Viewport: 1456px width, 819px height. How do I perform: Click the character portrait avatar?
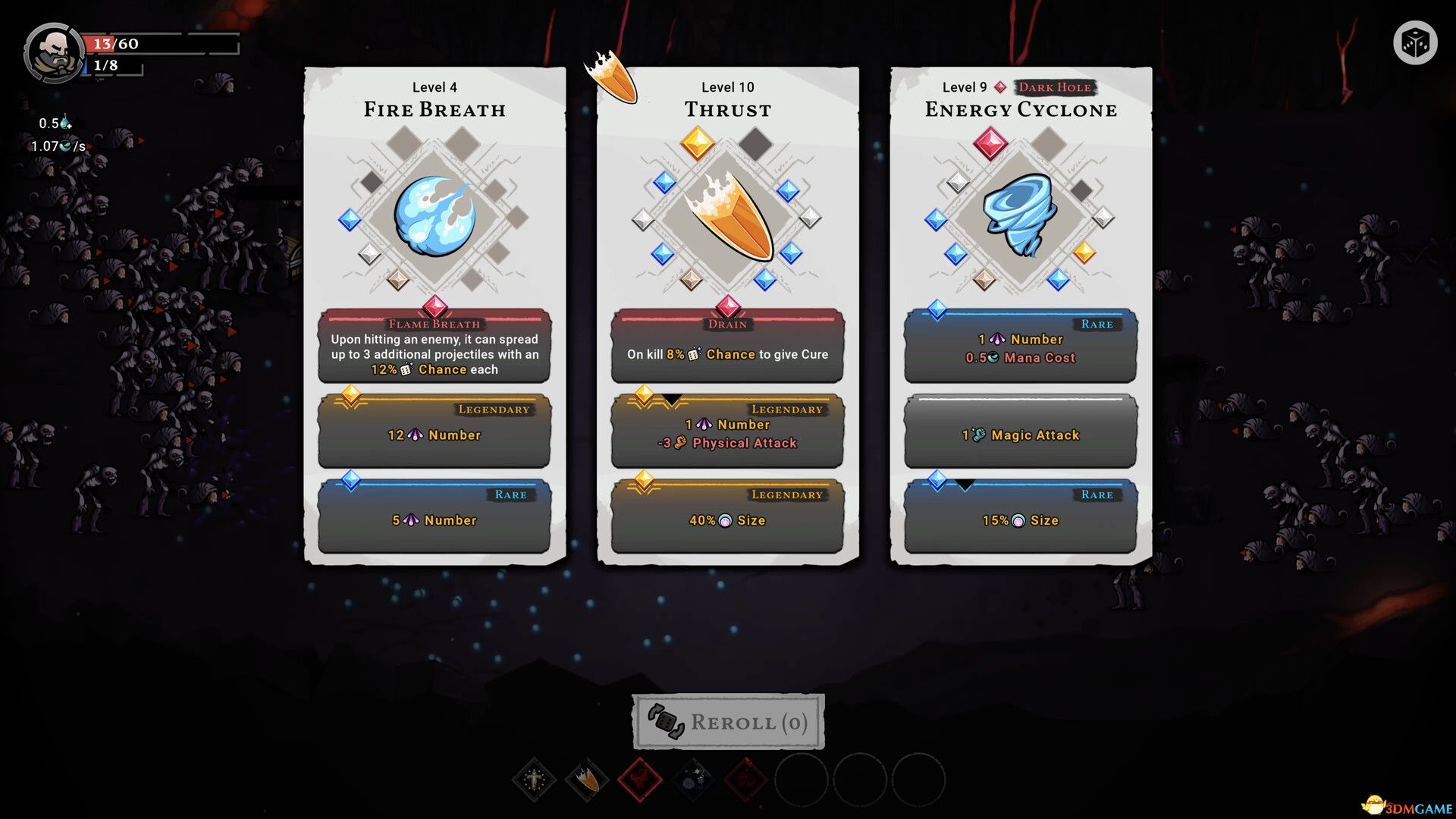click(x=53, y=52)
